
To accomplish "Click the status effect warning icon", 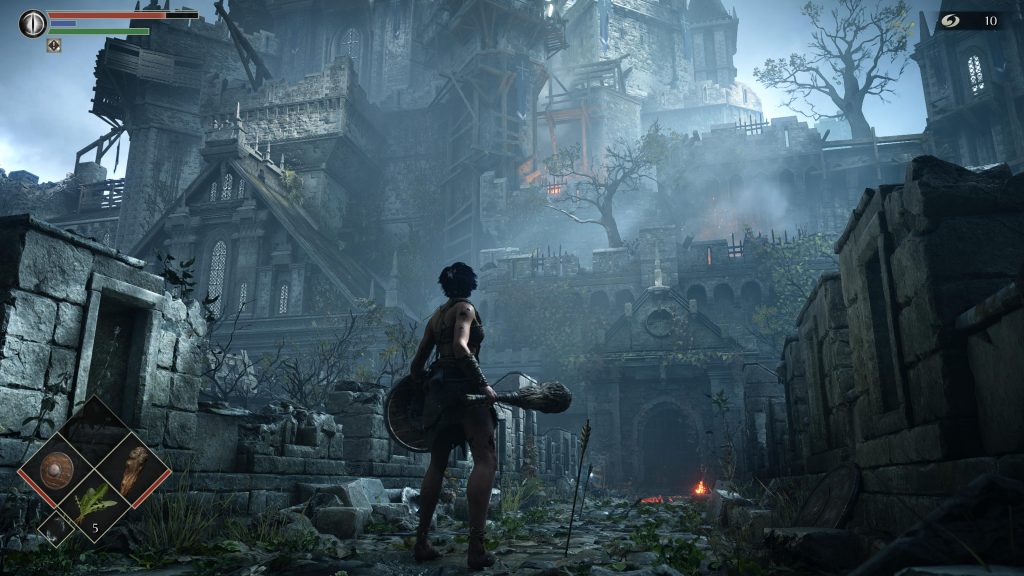I will (54, 45).
